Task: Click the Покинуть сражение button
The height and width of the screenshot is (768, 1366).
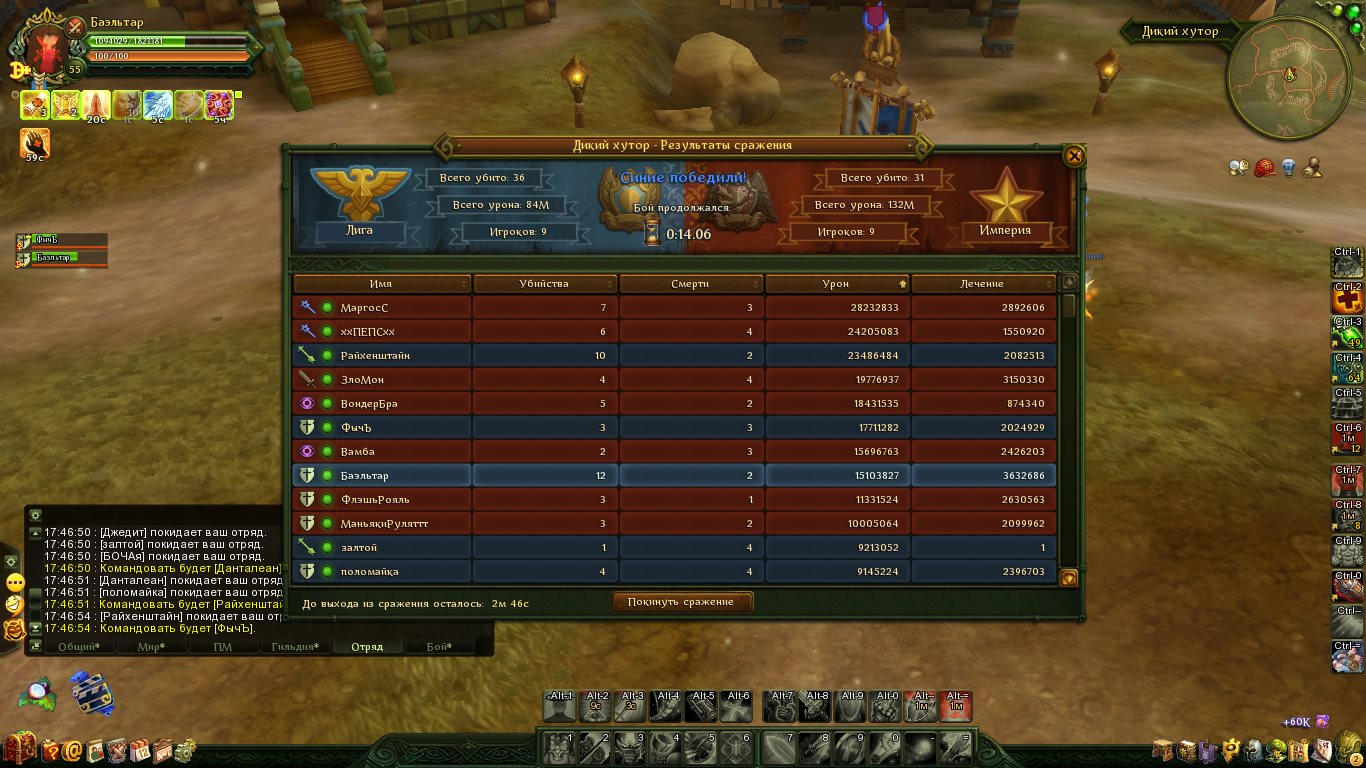Action: point(682,602)
